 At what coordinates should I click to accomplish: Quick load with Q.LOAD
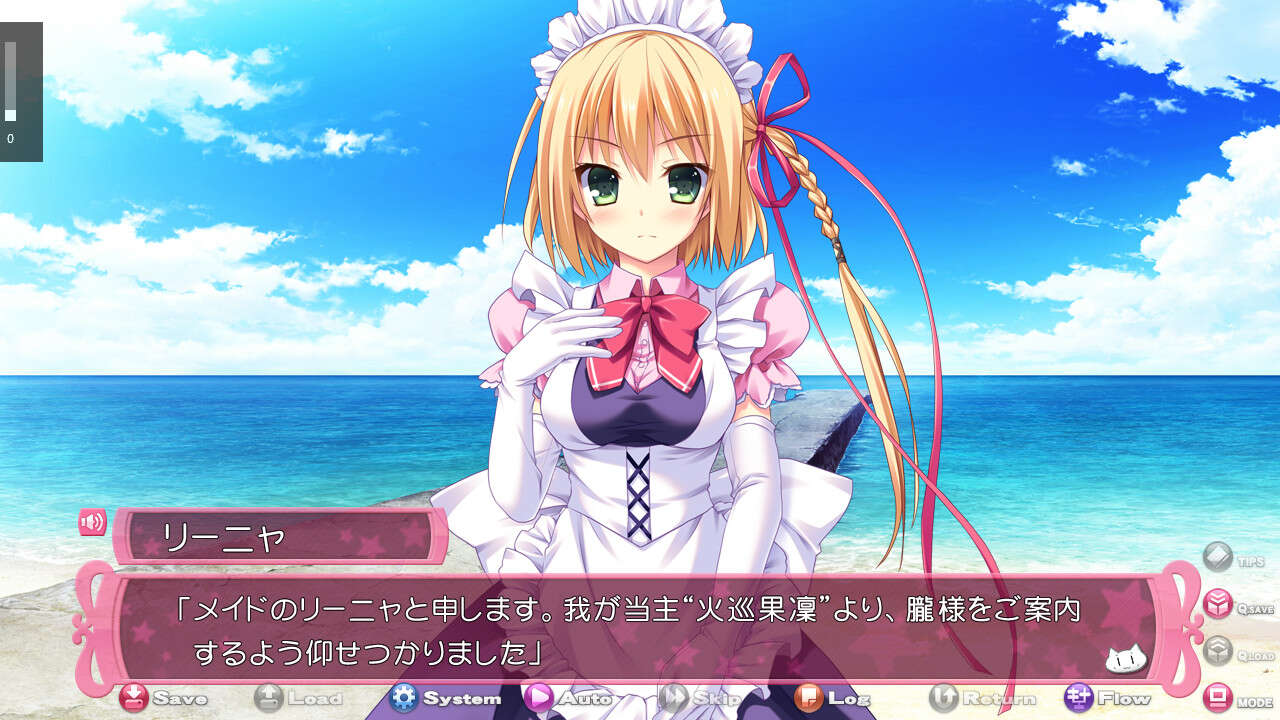click(x=1218, y=651)
